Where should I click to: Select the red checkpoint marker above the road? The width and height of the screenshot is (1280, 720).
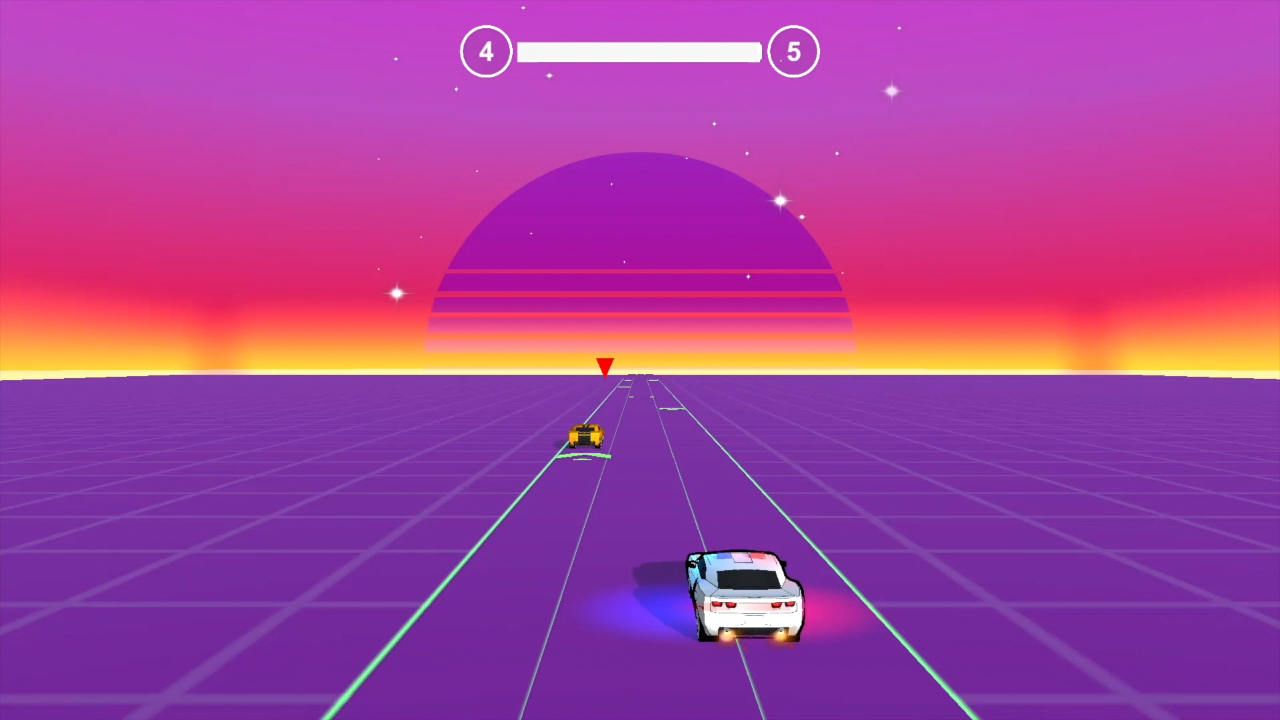tap(604, 367)
